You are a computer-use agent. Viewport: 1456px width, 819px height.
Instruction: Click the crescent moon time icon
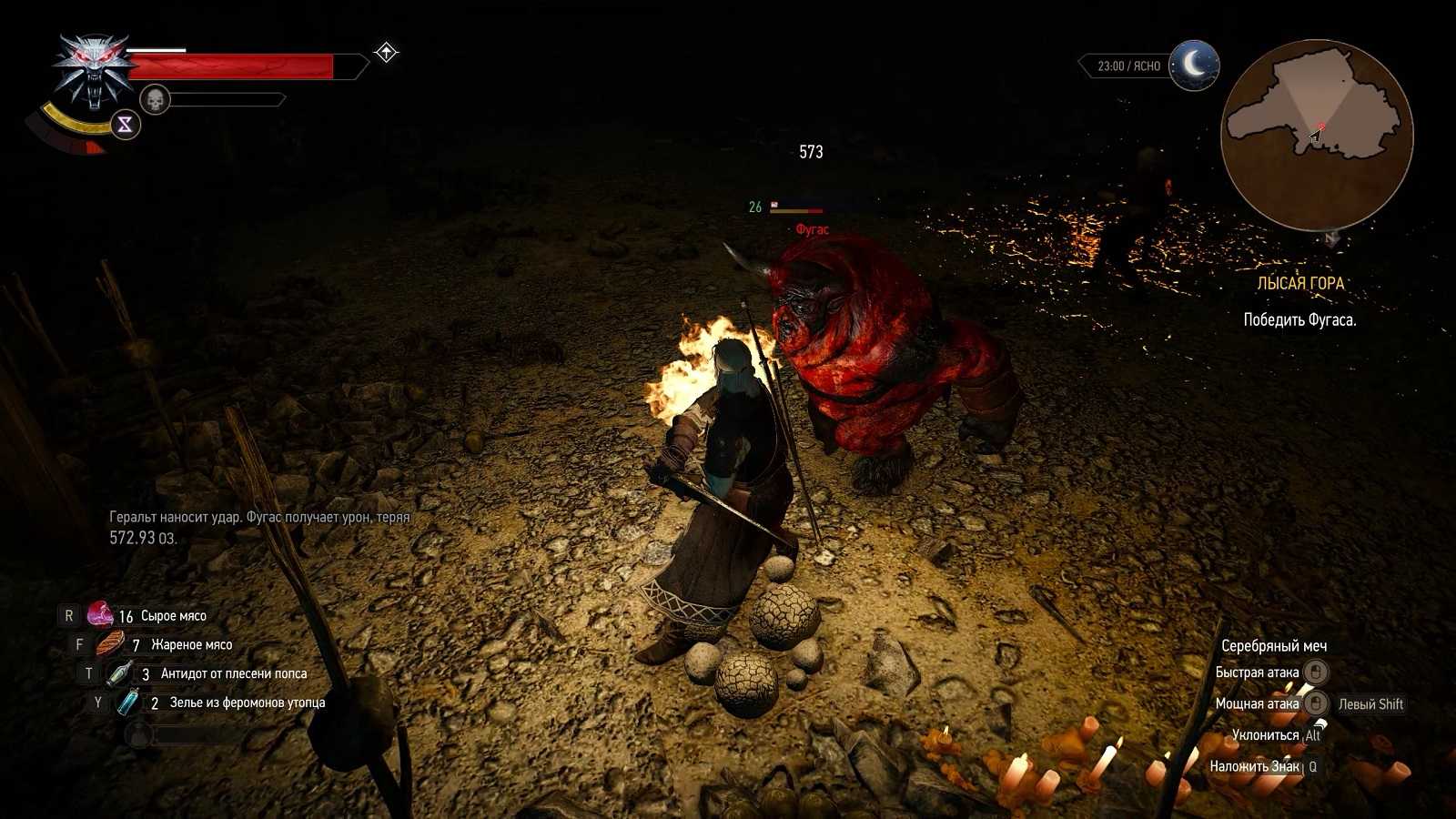pyautogui.click(x=1194, y=65)
